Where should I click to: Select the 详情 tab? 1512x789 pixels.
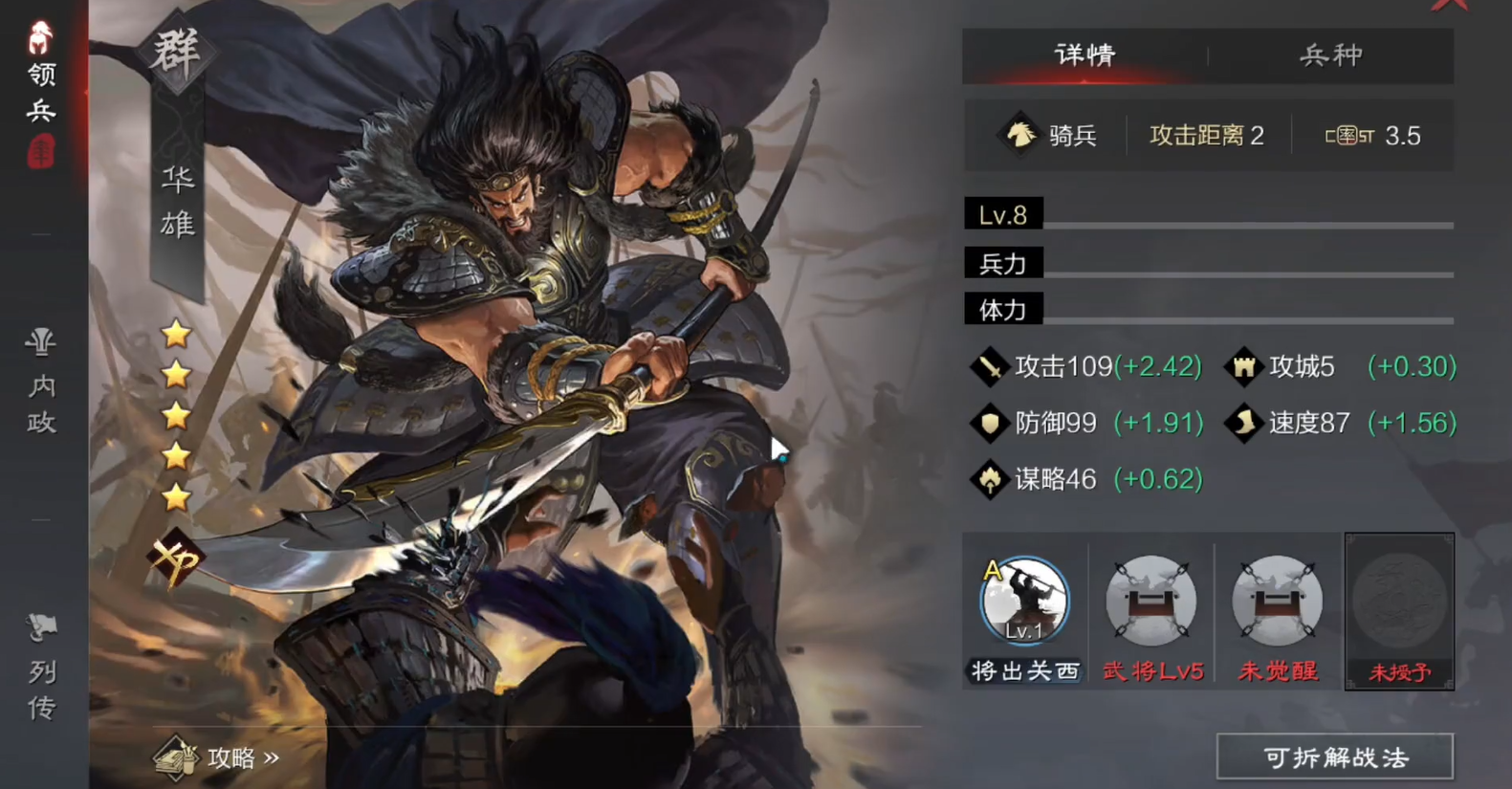pyautogui.click(x=1084, y=55)
